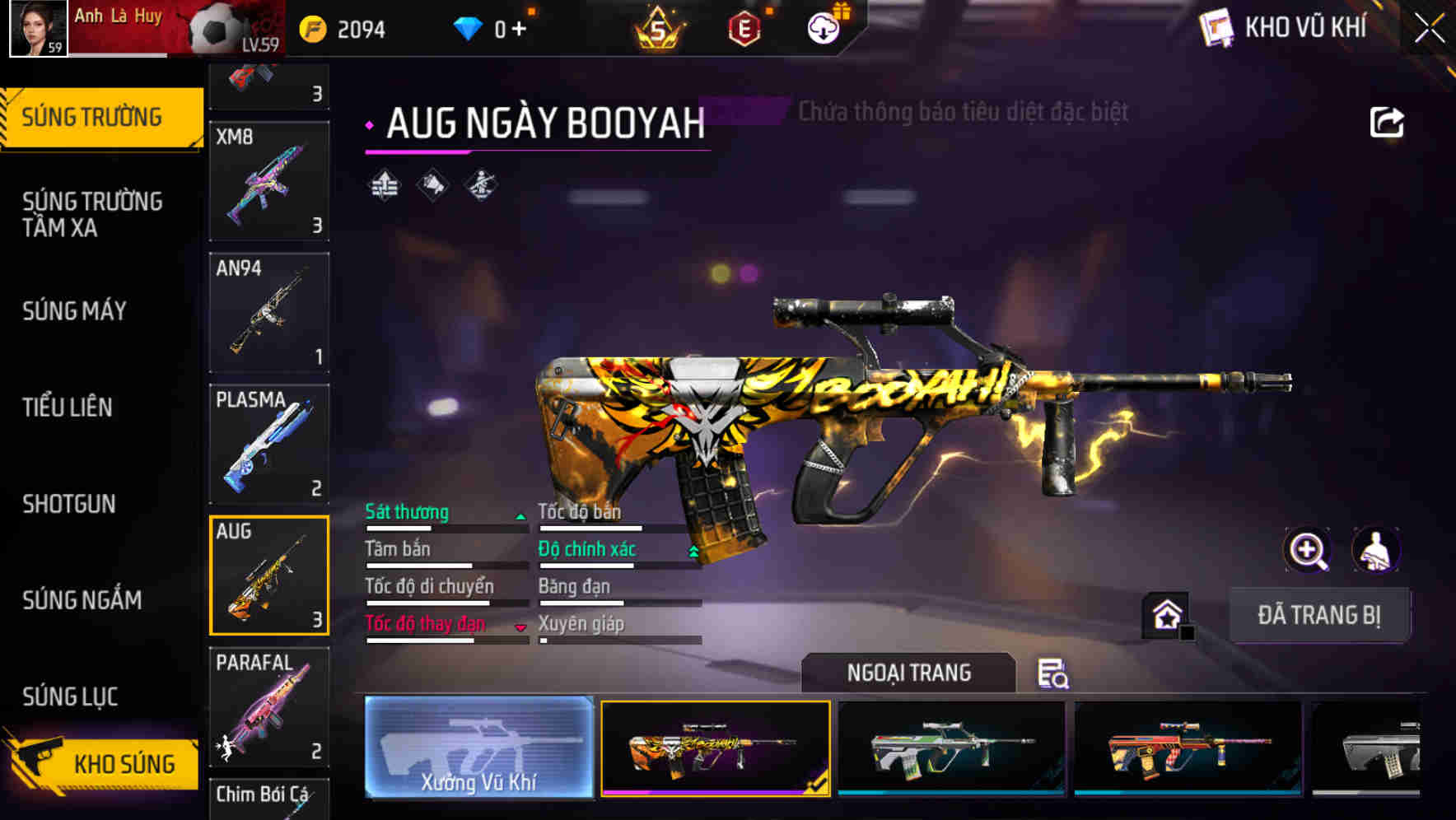Screen dimensions: 1456x820
Task: Select the AN94 weapon thumbnail
Action: point(269,312)
